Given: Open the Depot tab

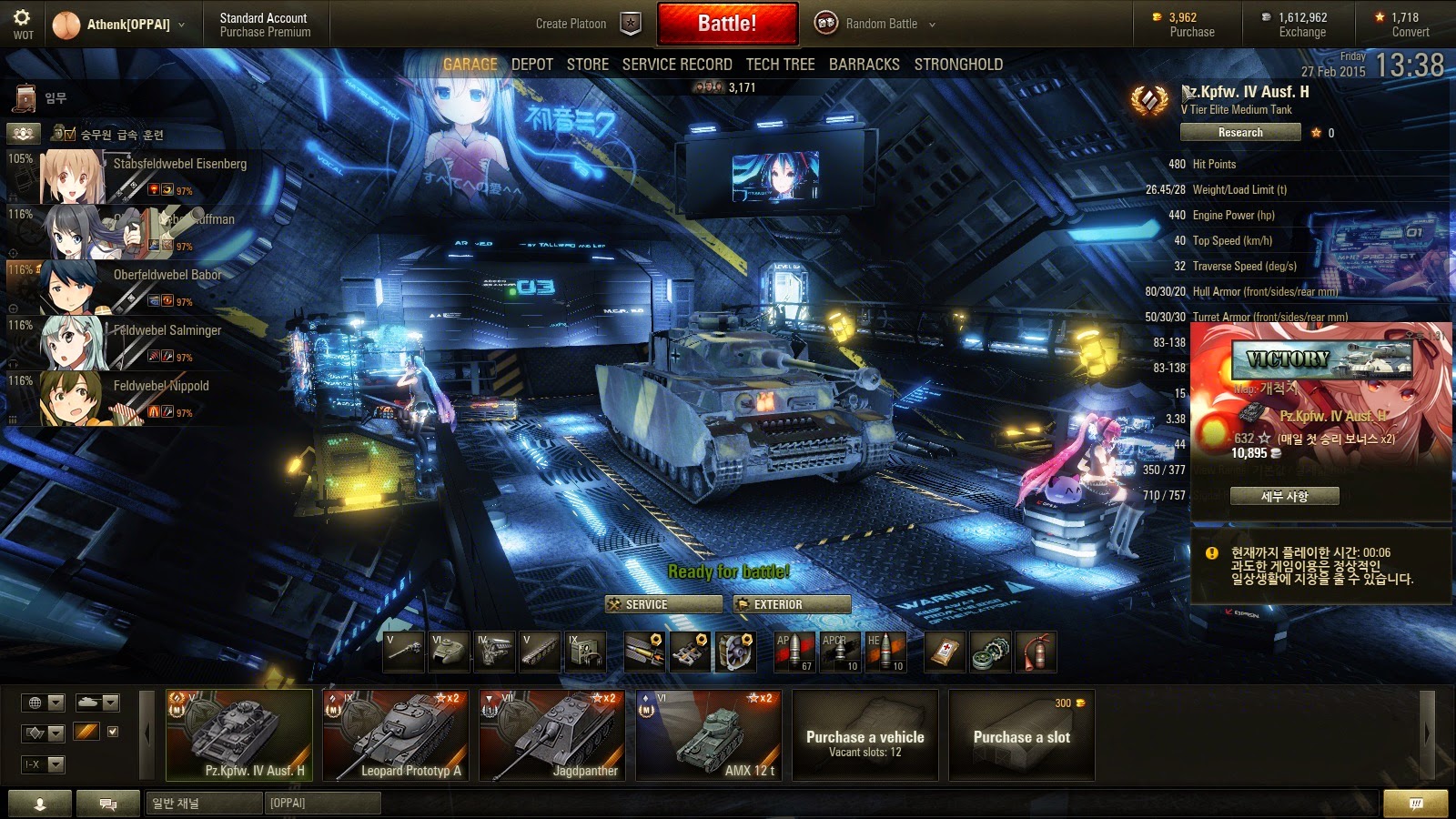Looking at the screenshot, I should tap(531, 65).
